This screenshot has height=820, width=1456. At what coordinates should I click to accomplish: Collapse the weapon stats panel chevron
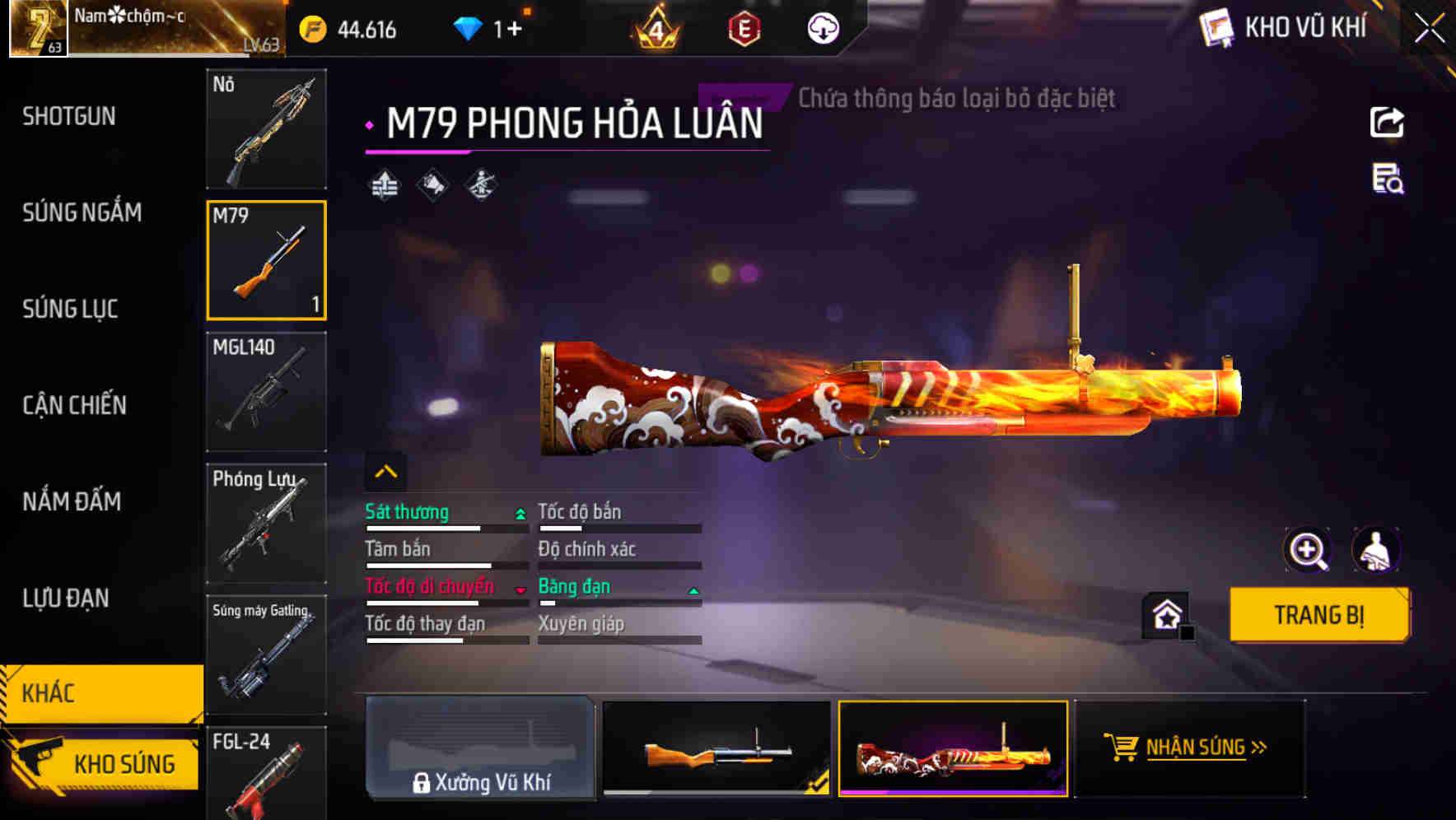[x=385, y=471]
